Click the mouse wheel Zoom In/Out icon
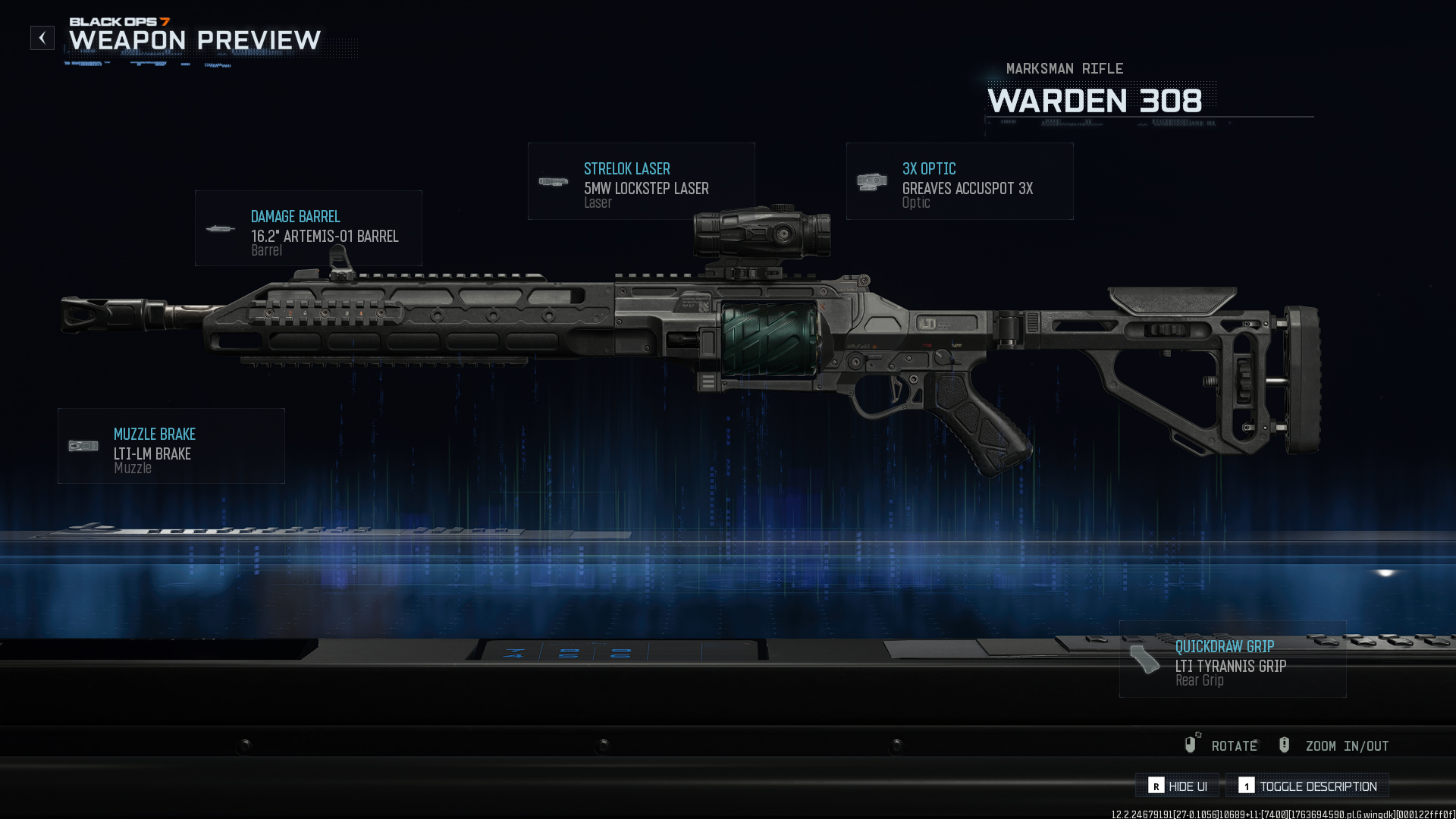1456x819 pixels. click(1284, 745)
